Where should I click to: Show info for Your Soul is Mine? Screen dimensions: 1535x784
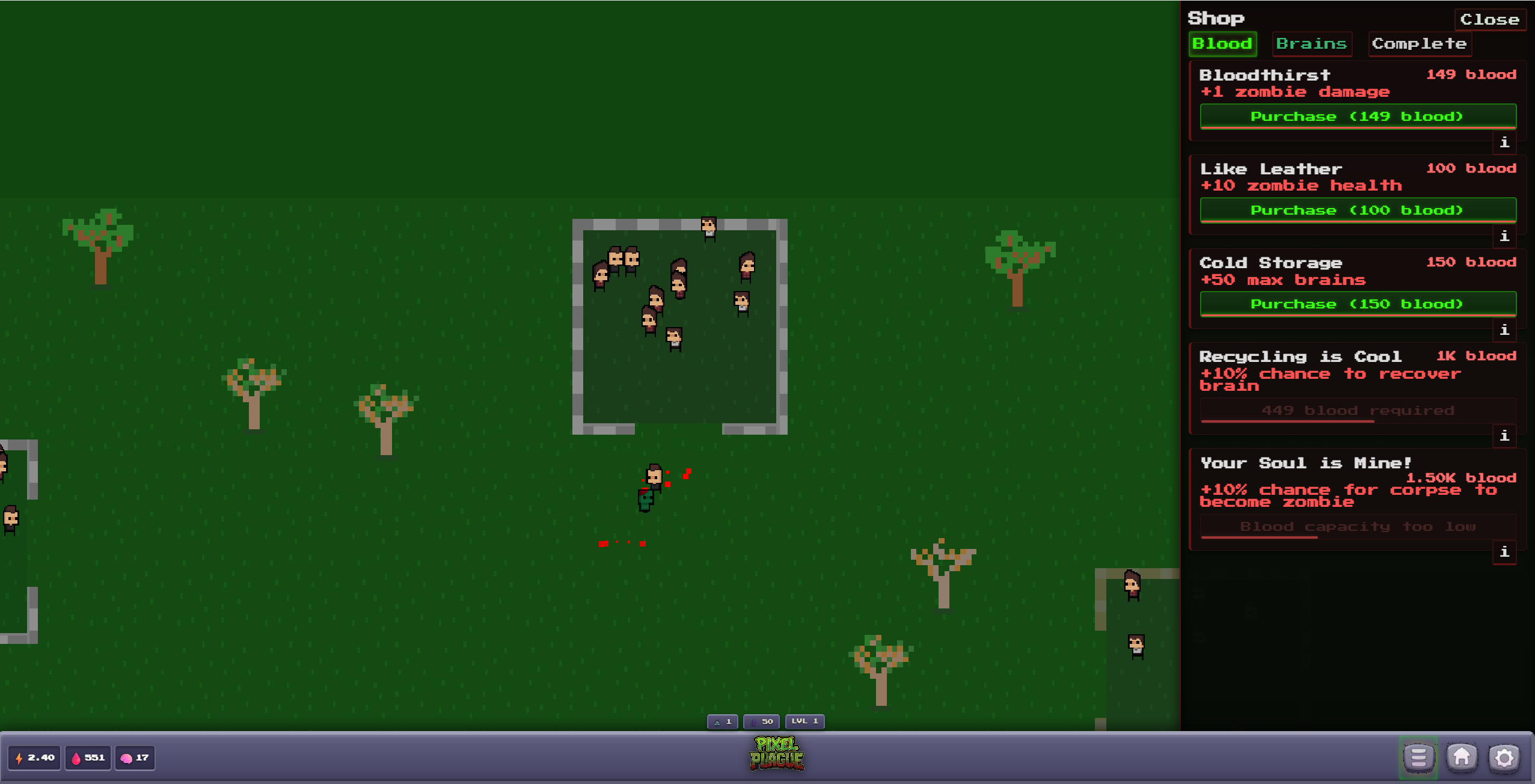coord(1505,553)
